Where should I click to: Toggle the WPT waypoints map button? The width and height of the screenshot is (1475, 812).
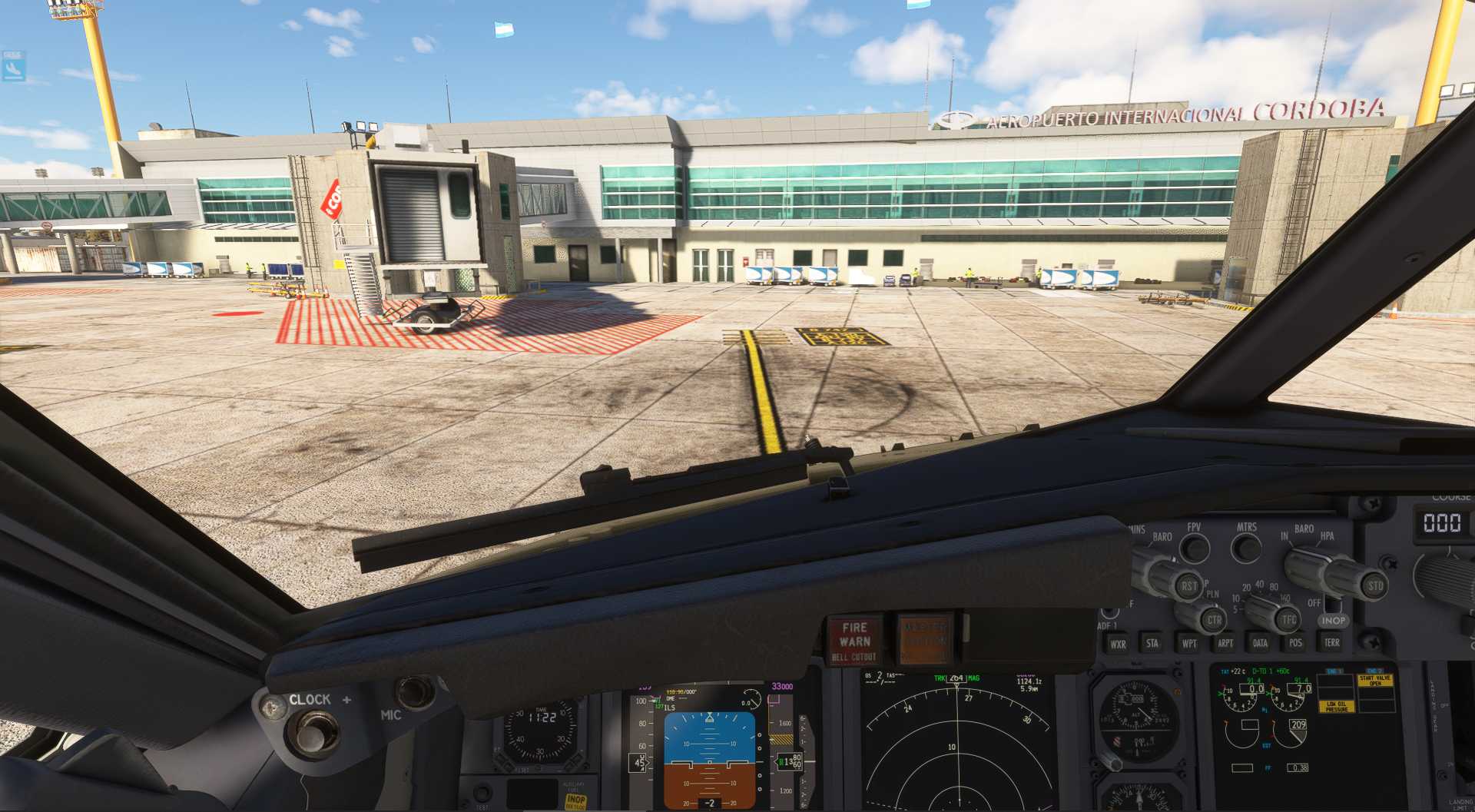tap(1189, 643)
